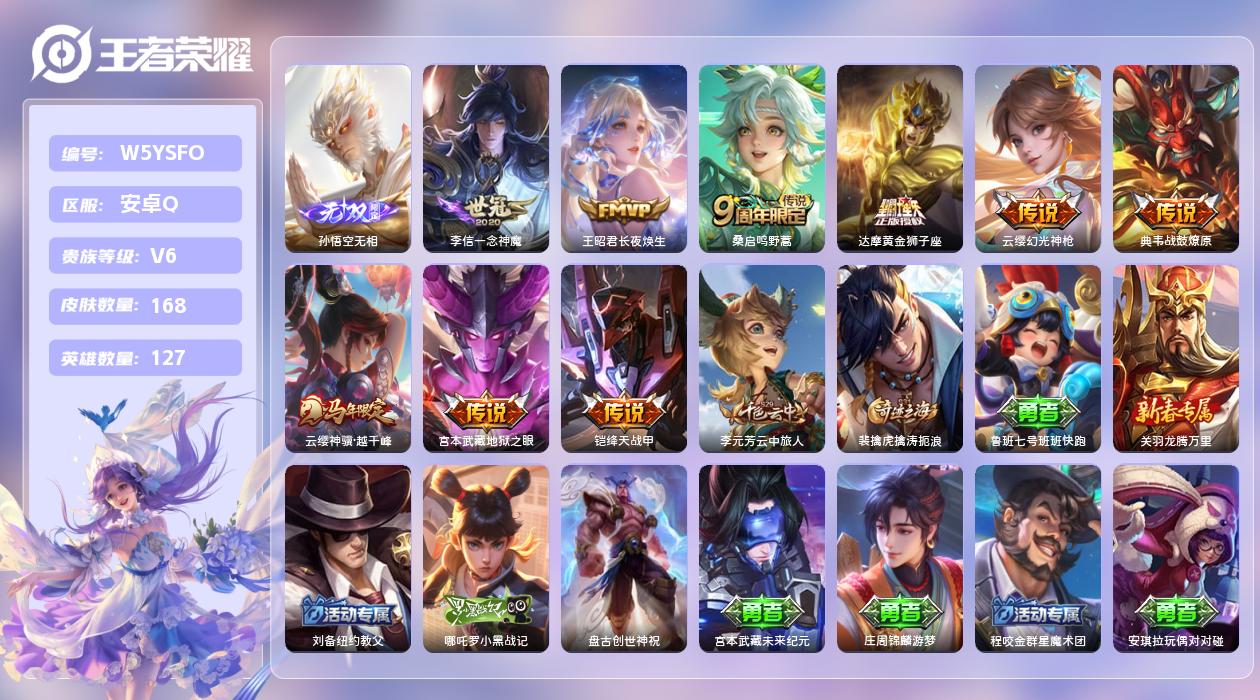Click the 桑启鸣野蒿 anniversary skin card
1260x700 pixels.
761,158
